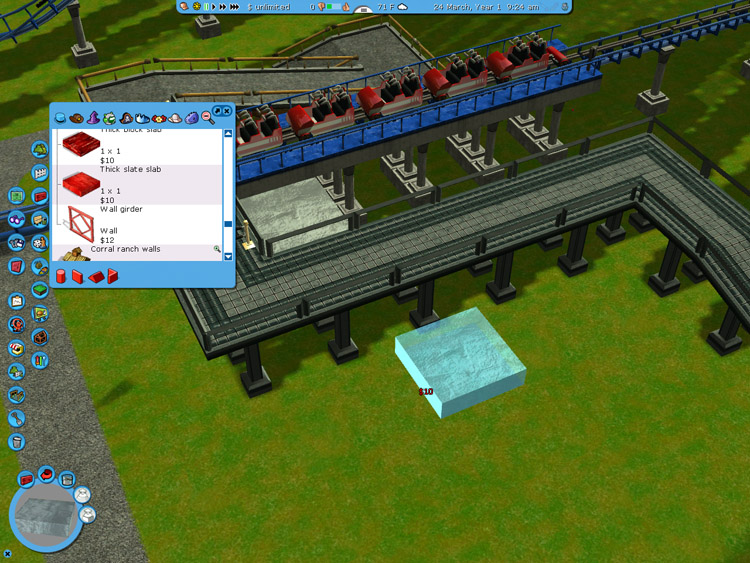Choose the red cylinder shape filter
The width and height of the screenshot is (750, 563).
pyautogui.click(x=61, y=276)
